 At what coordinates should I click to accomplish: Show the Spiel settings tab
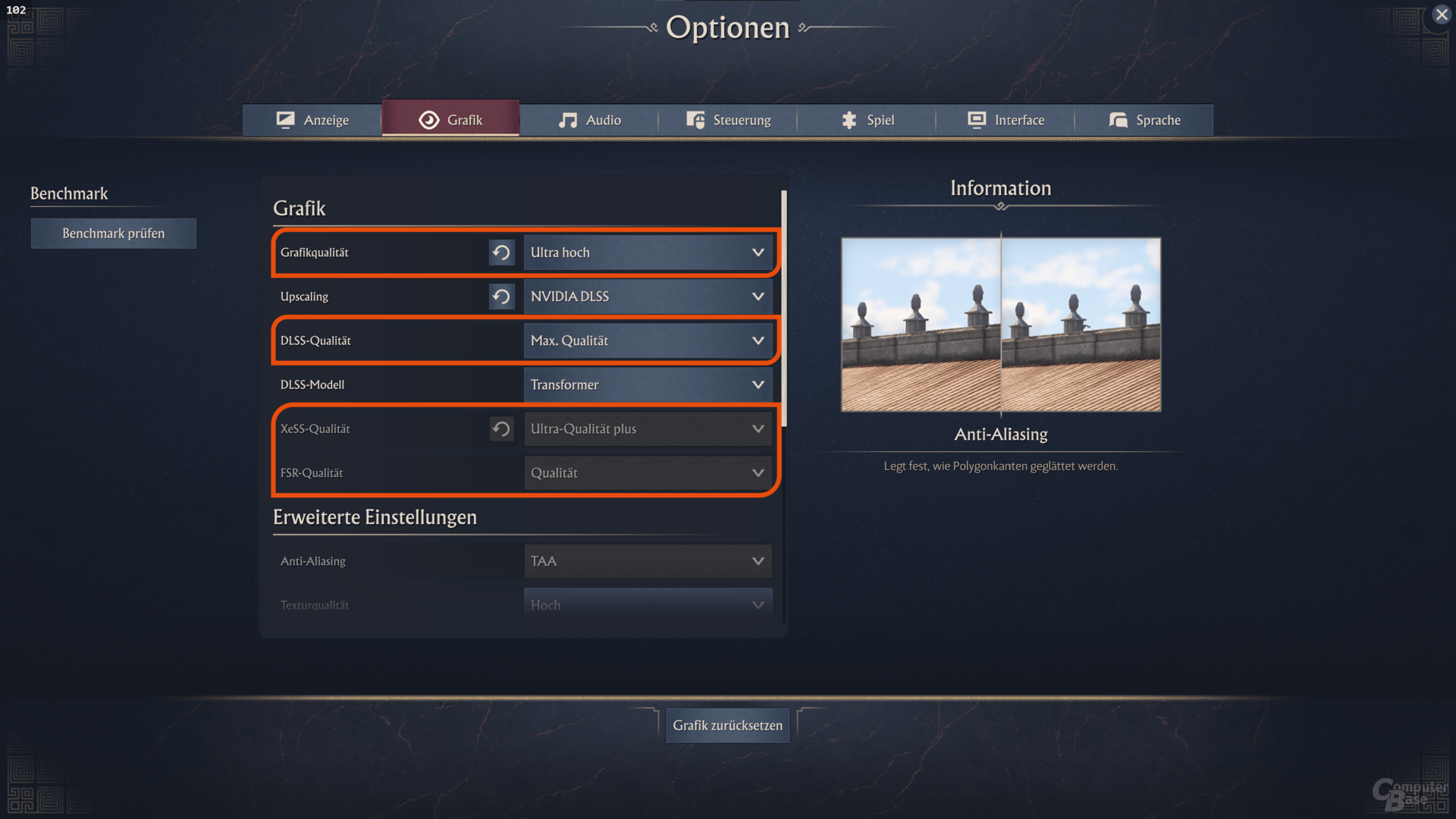click(867, 120)
